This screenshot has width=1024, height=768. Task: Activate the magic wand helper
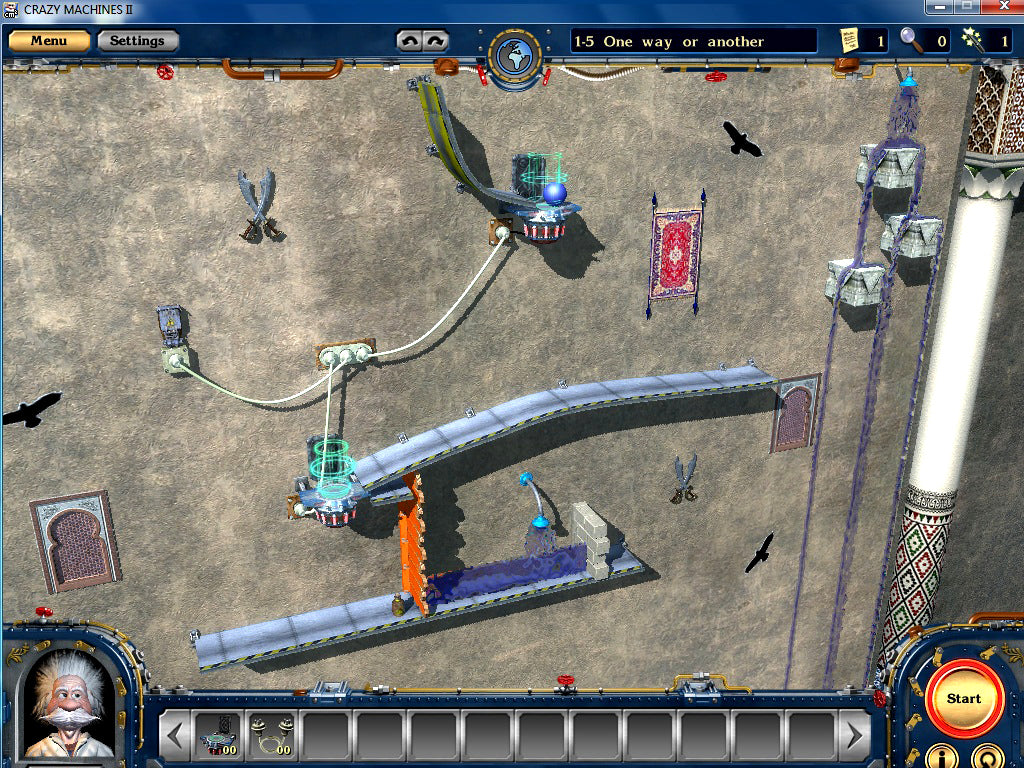pos(970,40)
